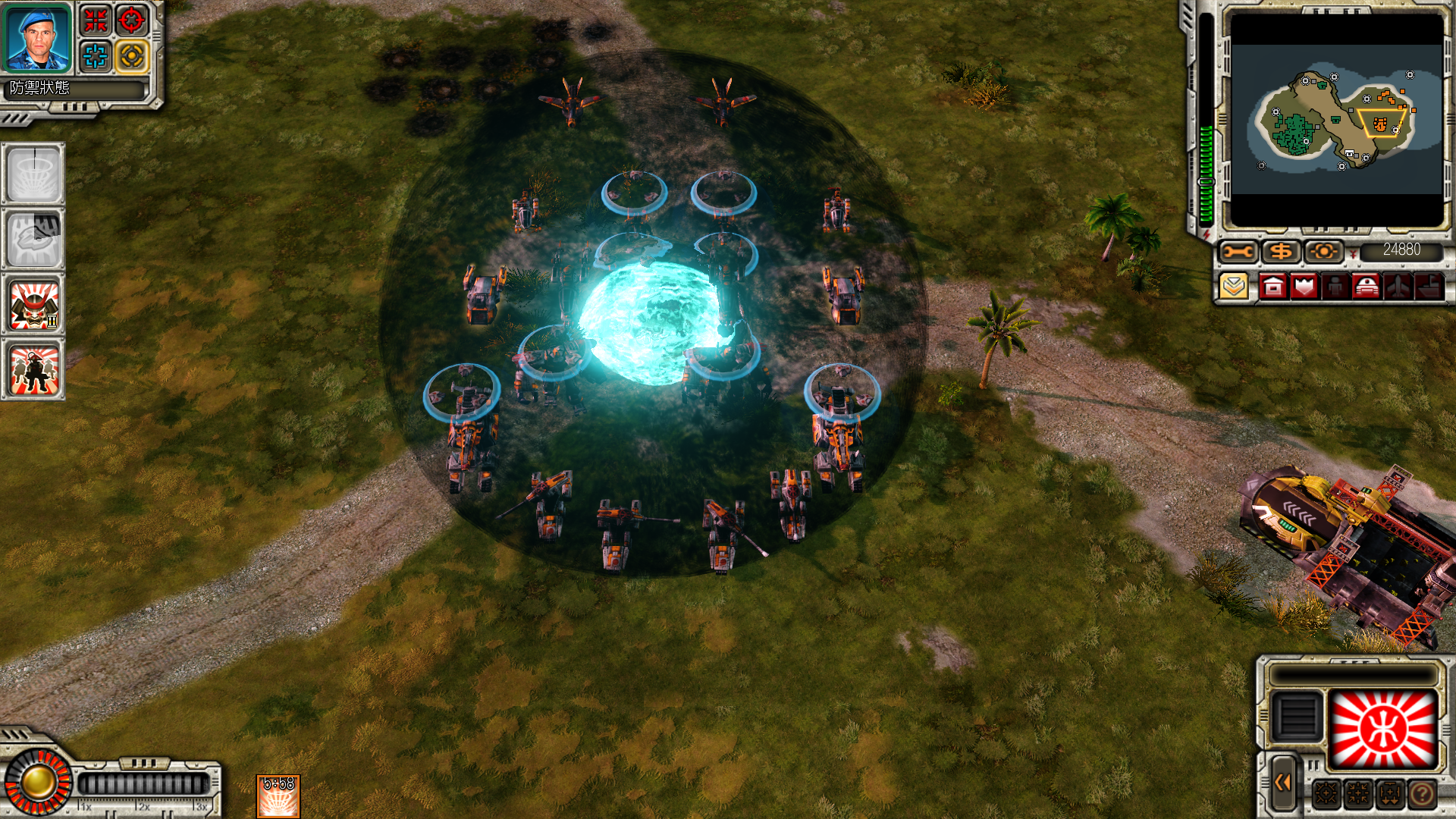Toggle the yellow circular defensive stance
Viewport: 1456px width, 819px height.
coord(132,56)
